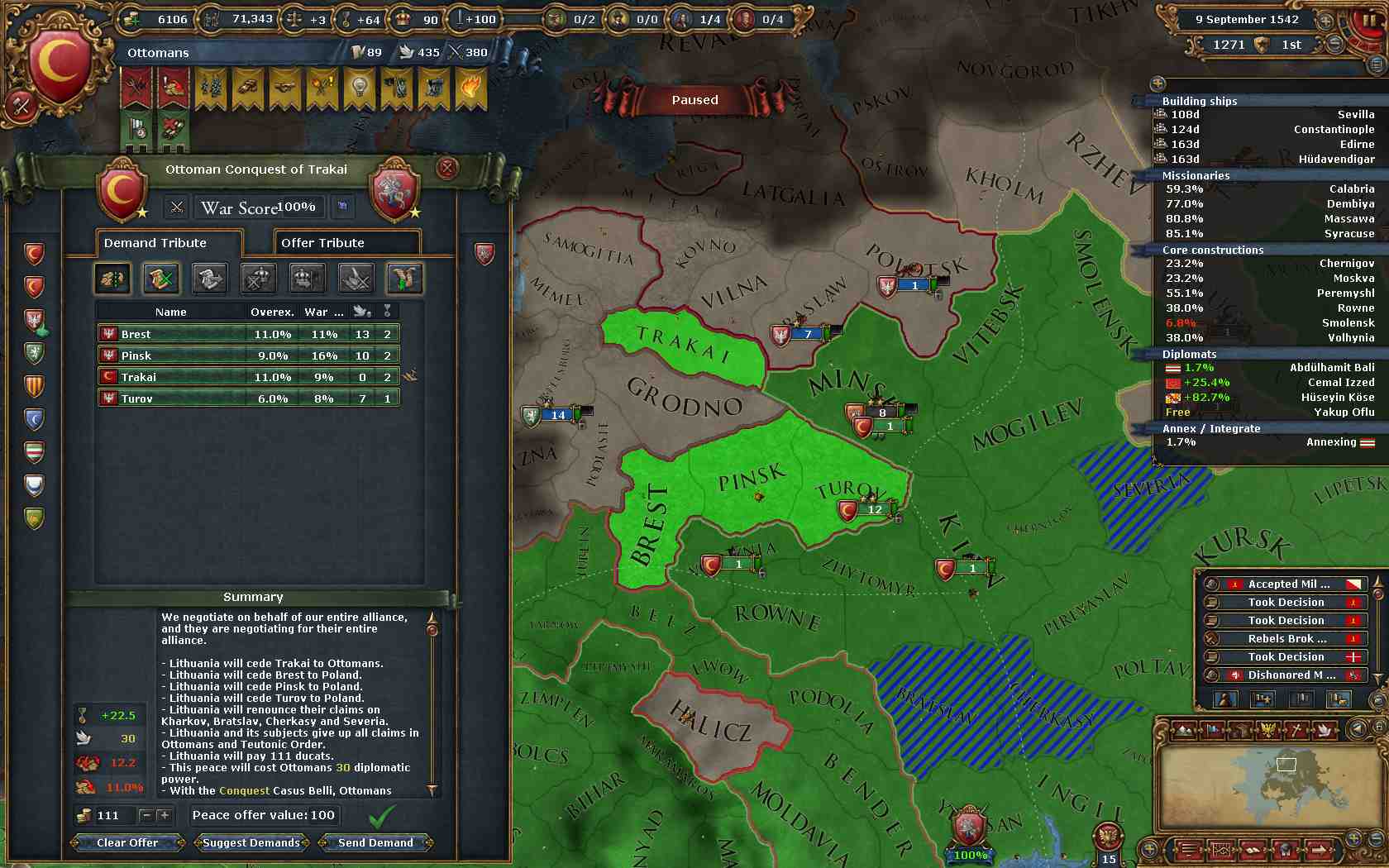The height and width of the screenshot is (868, 1389).
Task: Close the peace negotiation window
Action: tap(447, 169)
